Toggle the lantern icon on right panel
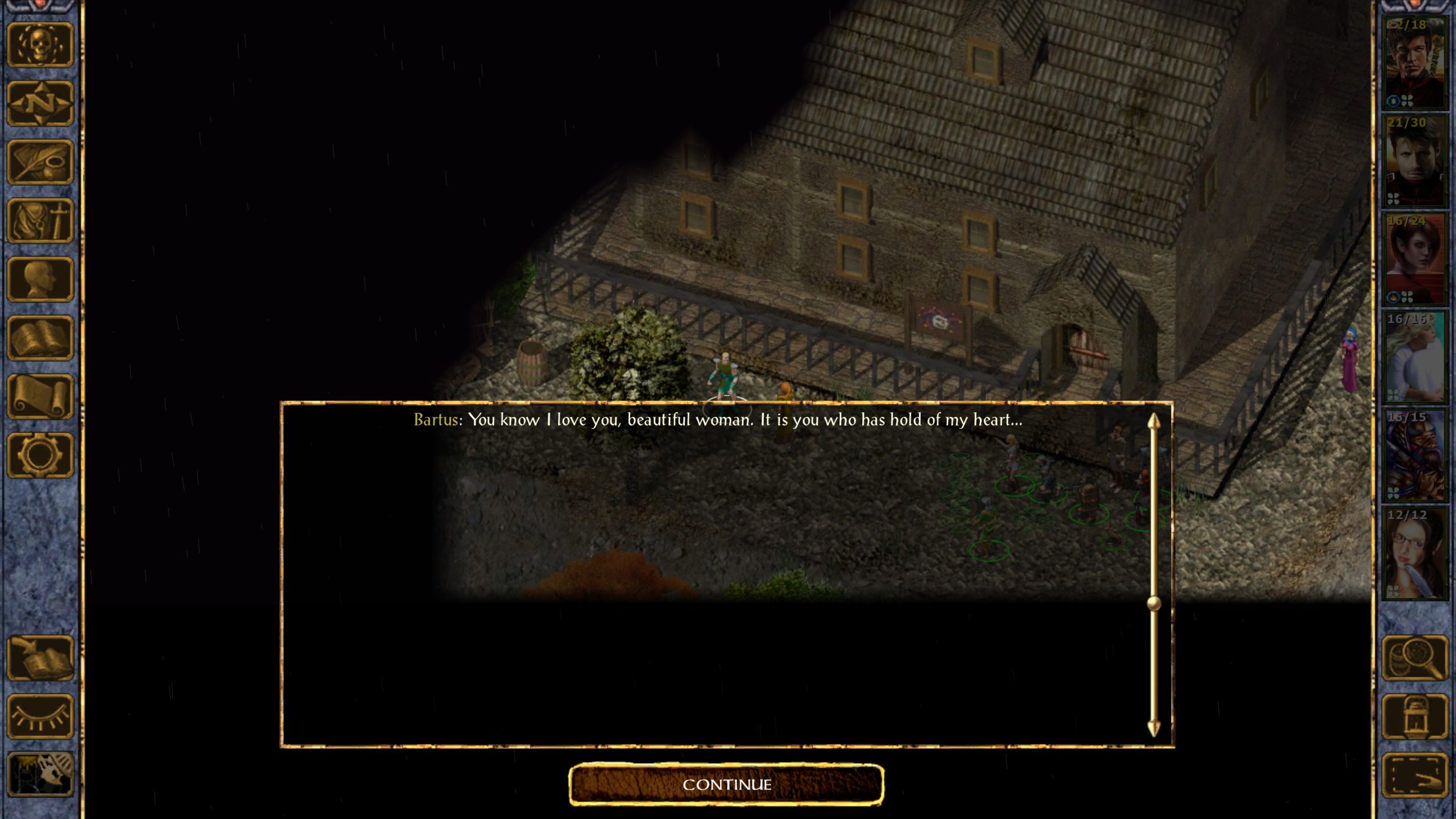Screen dimensions: 1456x819 click(1414, 717)
